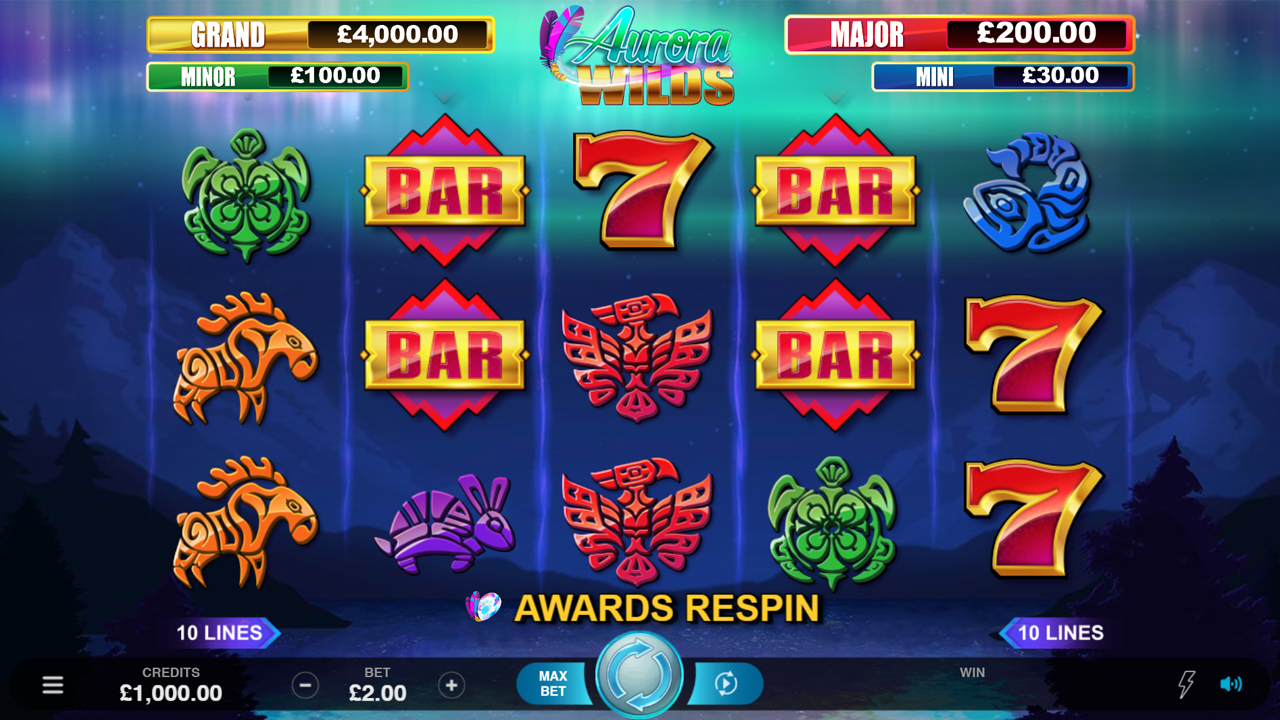Viewport: 1280px width, 720px height.
Task: Show the right 10 Lines paylines indicator
Action: coord(1058,633)
